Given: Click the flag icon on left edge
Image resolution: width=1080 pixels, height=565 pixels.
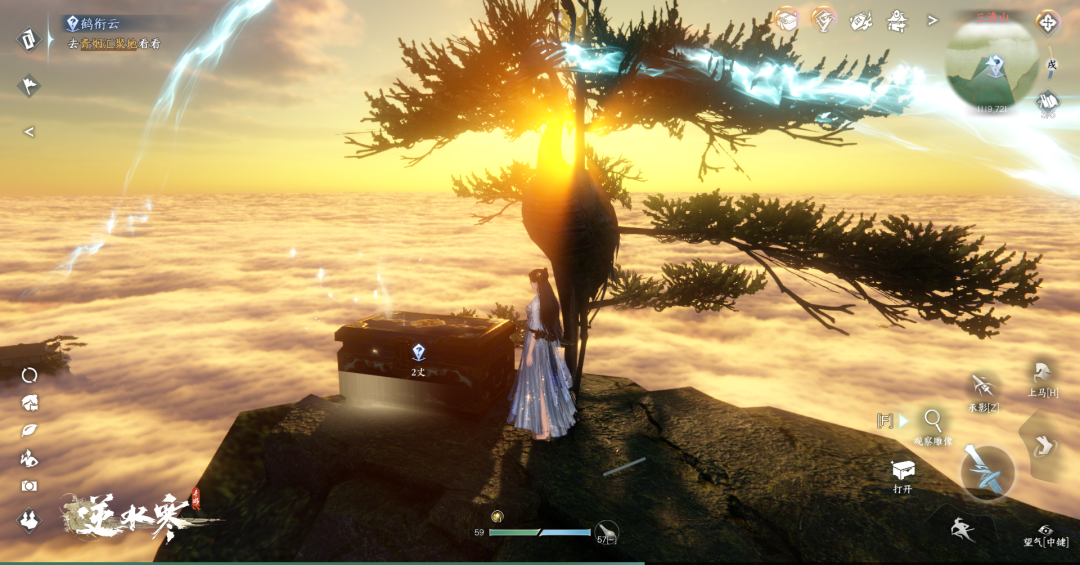Looking at the screenshot, I should point(28,85).
